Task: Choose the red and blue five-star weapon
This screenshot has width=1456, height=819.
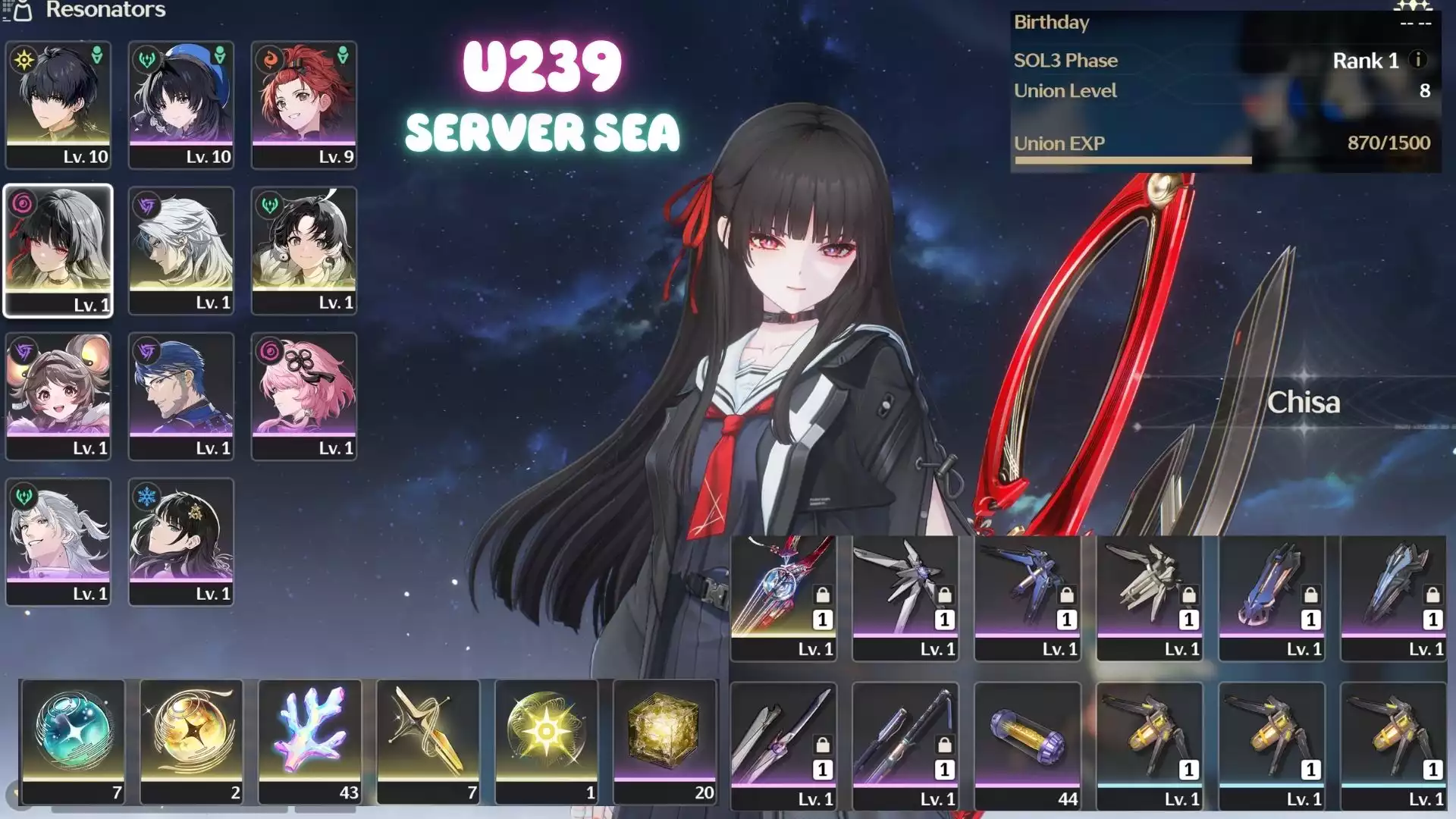Action: coord(783,597)
